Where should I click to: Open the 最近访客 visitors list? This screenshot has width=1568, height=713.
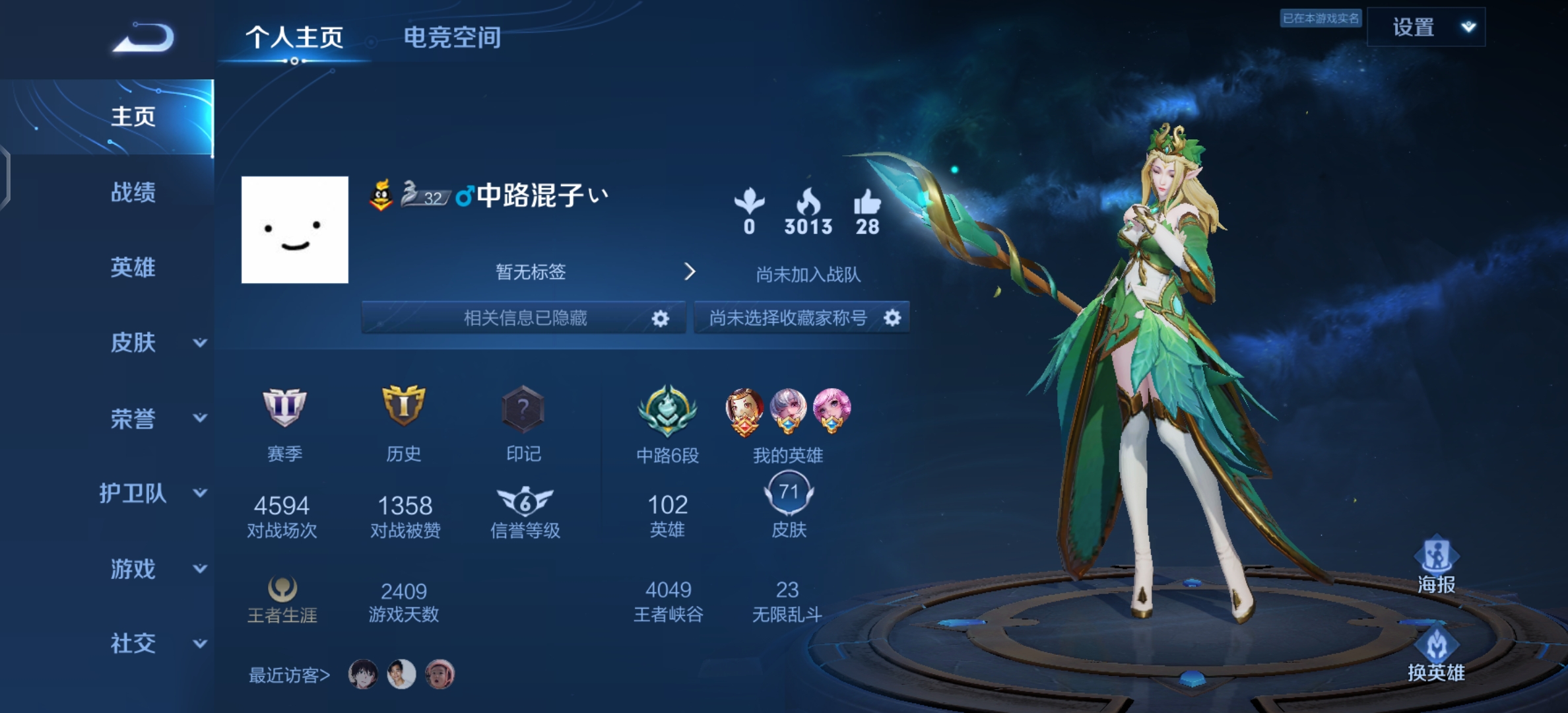289,675
